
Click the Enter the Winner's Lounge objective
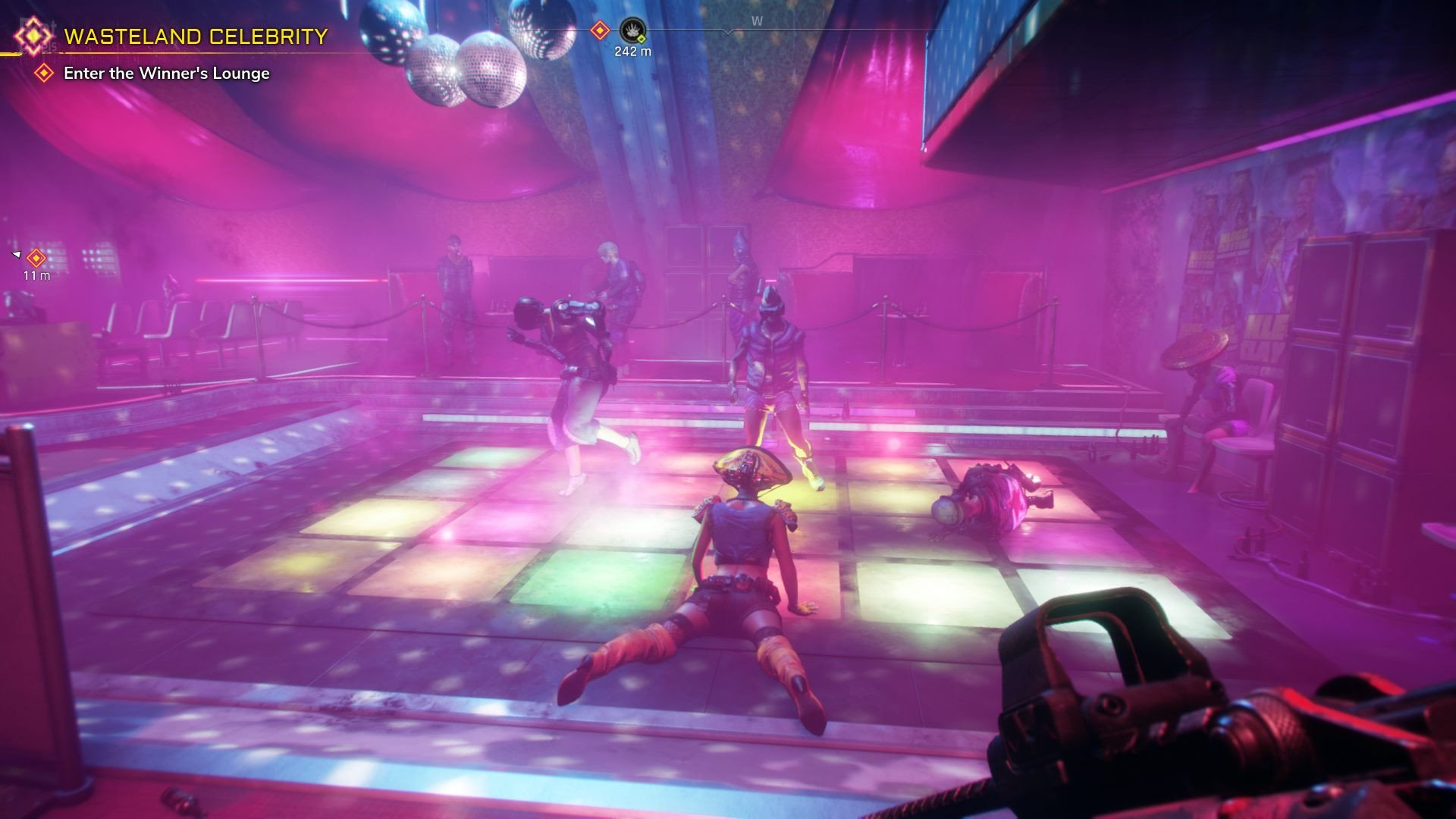(x=166, y=74)
